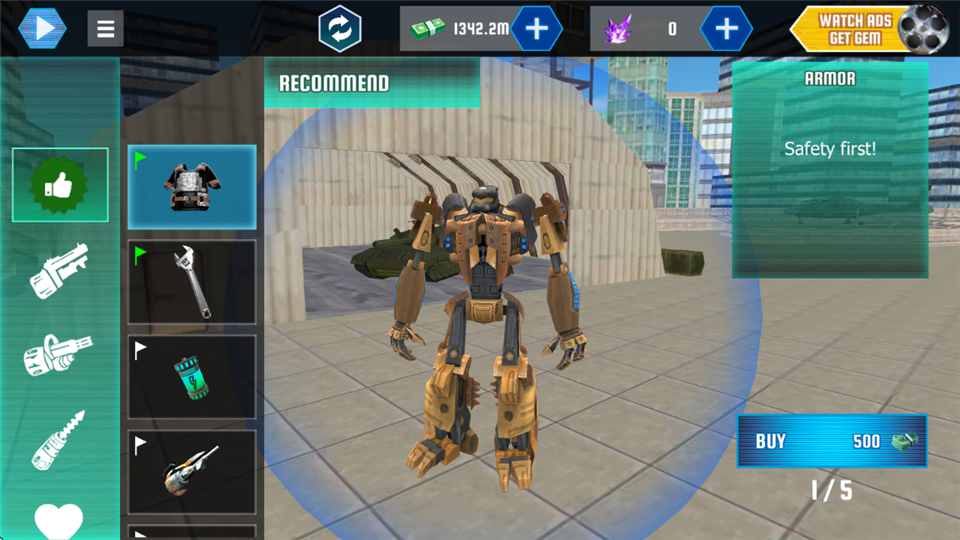Tap the blue play button
Viewport: 960px width, 540px height.
pos(42,28)
